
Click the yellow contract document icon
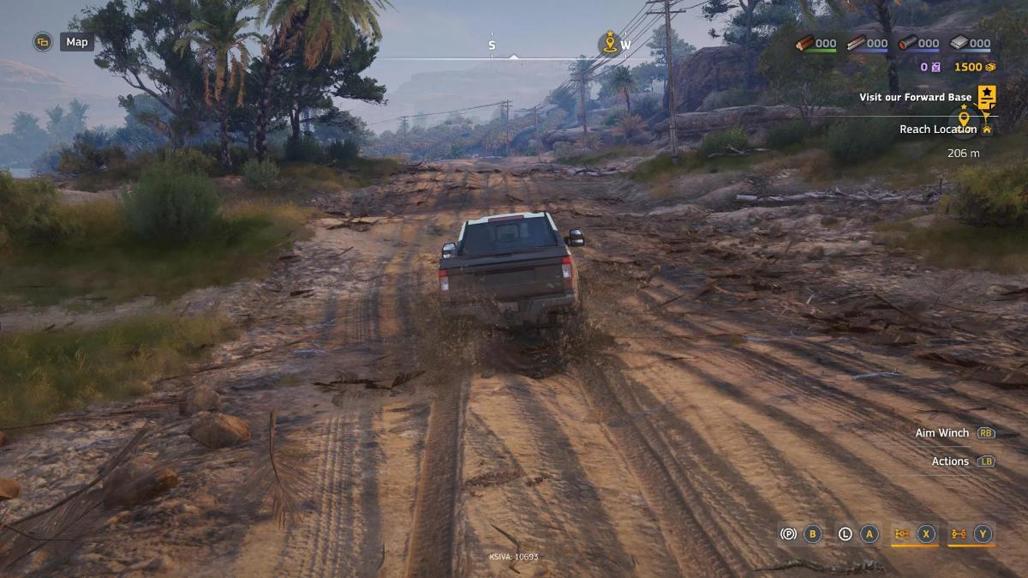987,96
